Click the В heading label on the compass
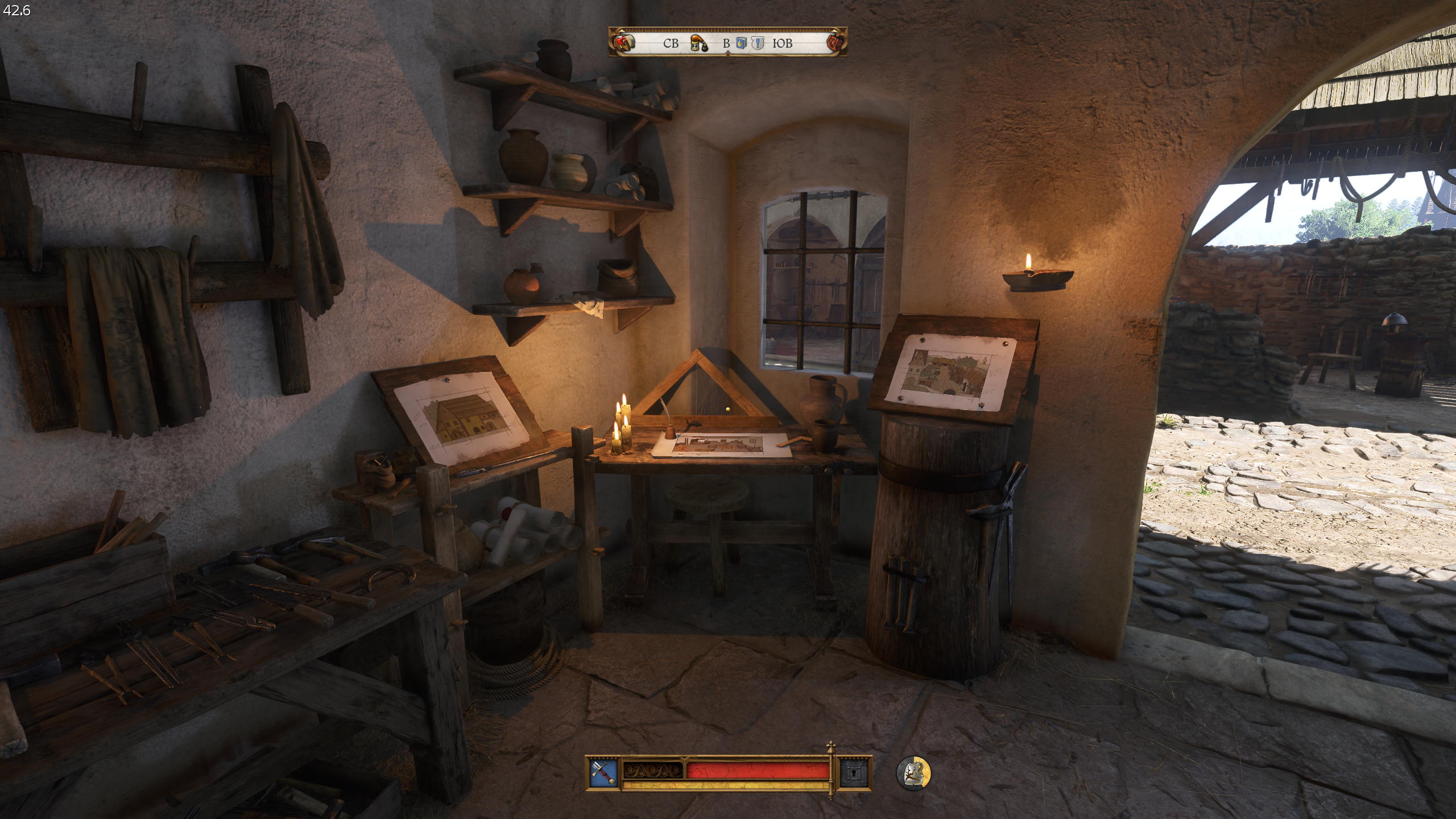This screenshot has height=819, width=1456. [x=726, y=43]
